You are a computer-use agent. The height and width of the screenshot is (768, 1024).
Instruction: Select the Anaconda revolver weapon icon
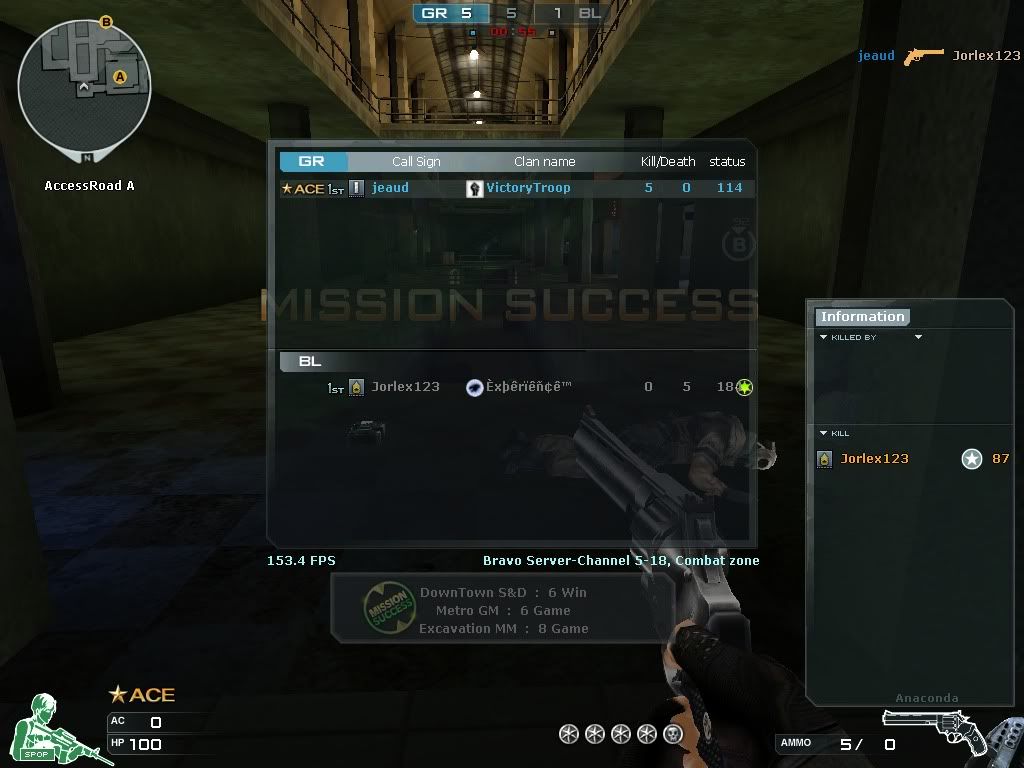(x=927, y=730)
